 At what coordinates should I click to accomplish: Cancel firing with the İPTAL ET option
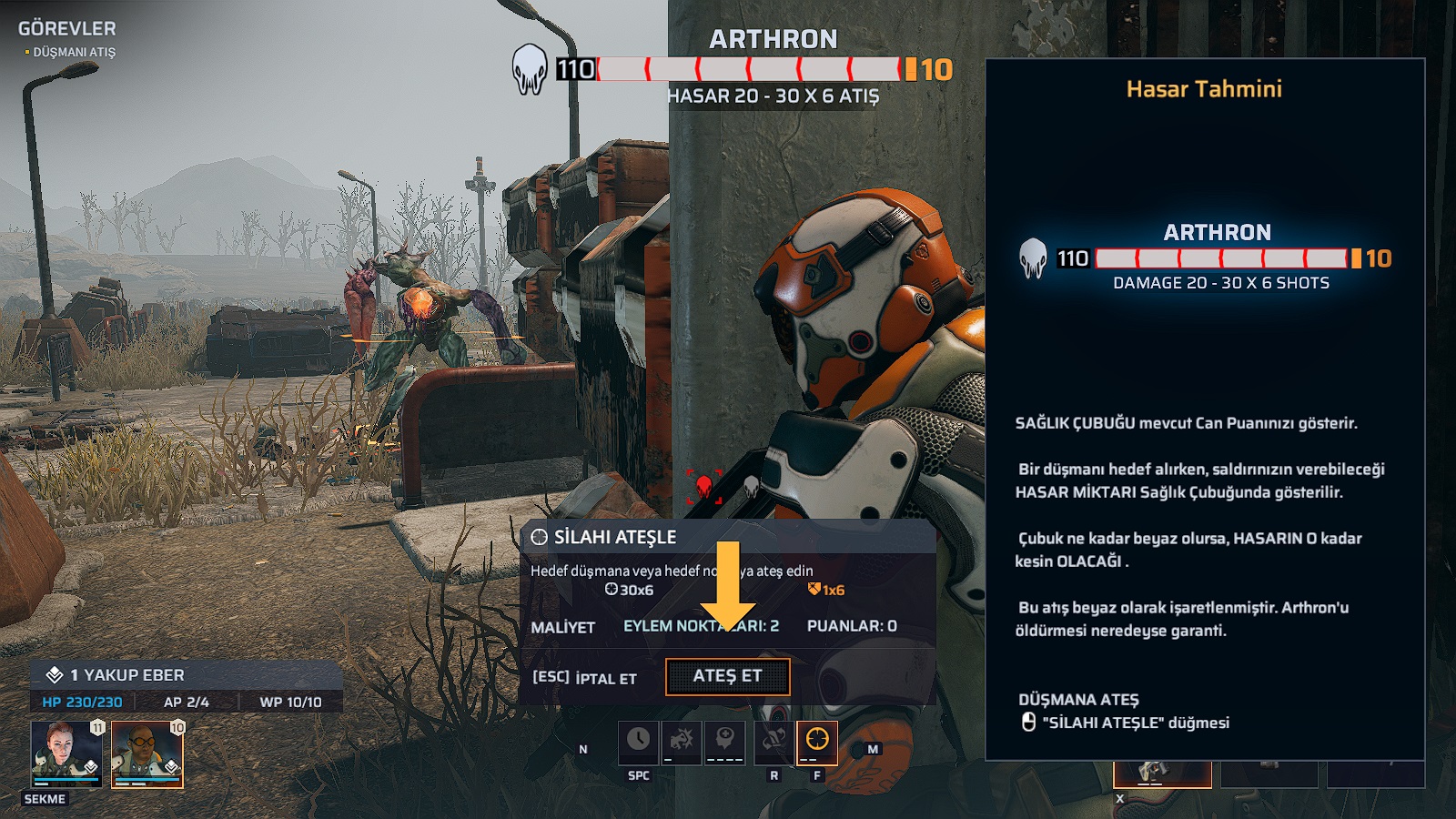coord(585,678)
